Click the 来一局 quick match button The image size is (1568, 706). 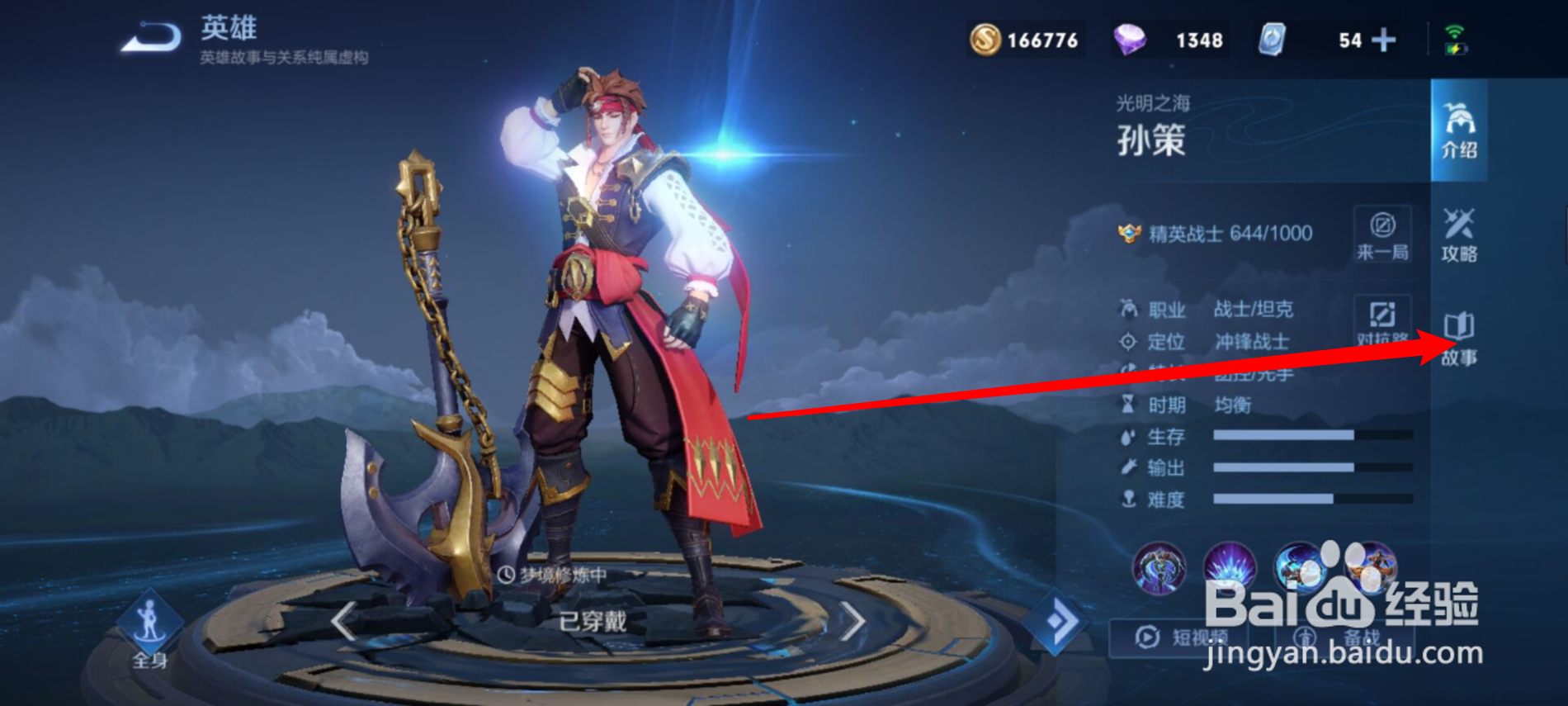pos(1383,234)
